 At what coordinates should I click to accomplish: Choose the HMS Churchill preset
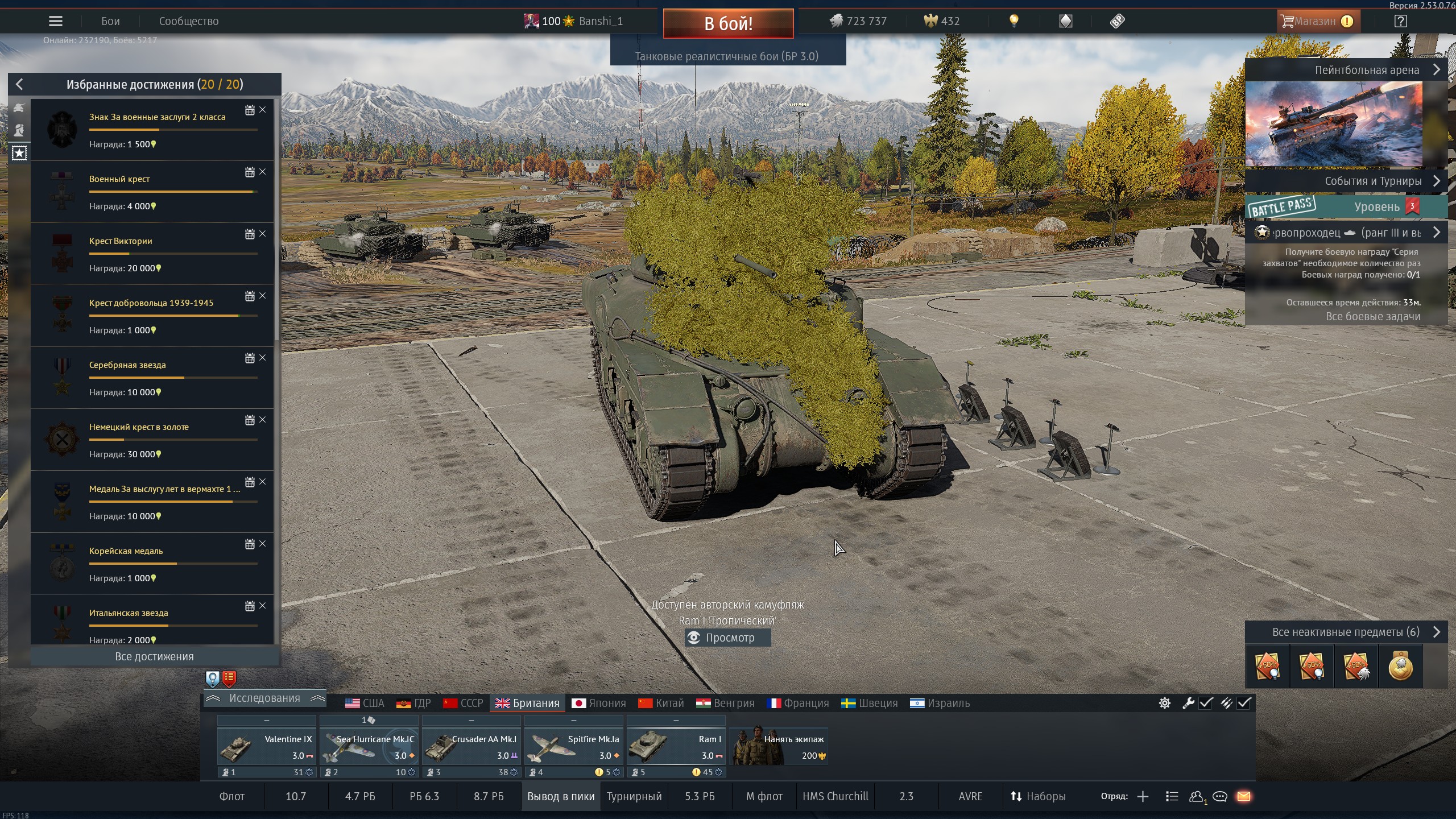[835, 796]
